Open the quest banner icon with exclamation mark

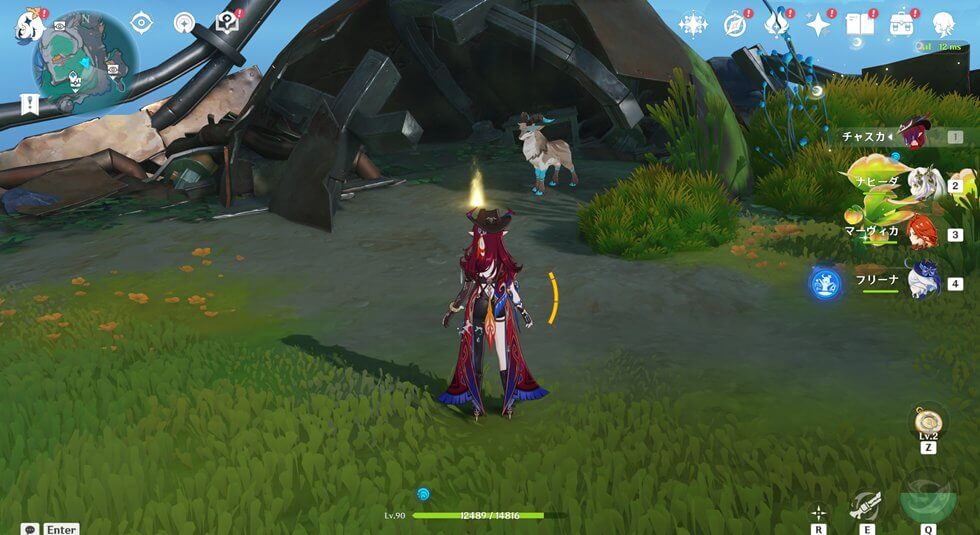28,103
